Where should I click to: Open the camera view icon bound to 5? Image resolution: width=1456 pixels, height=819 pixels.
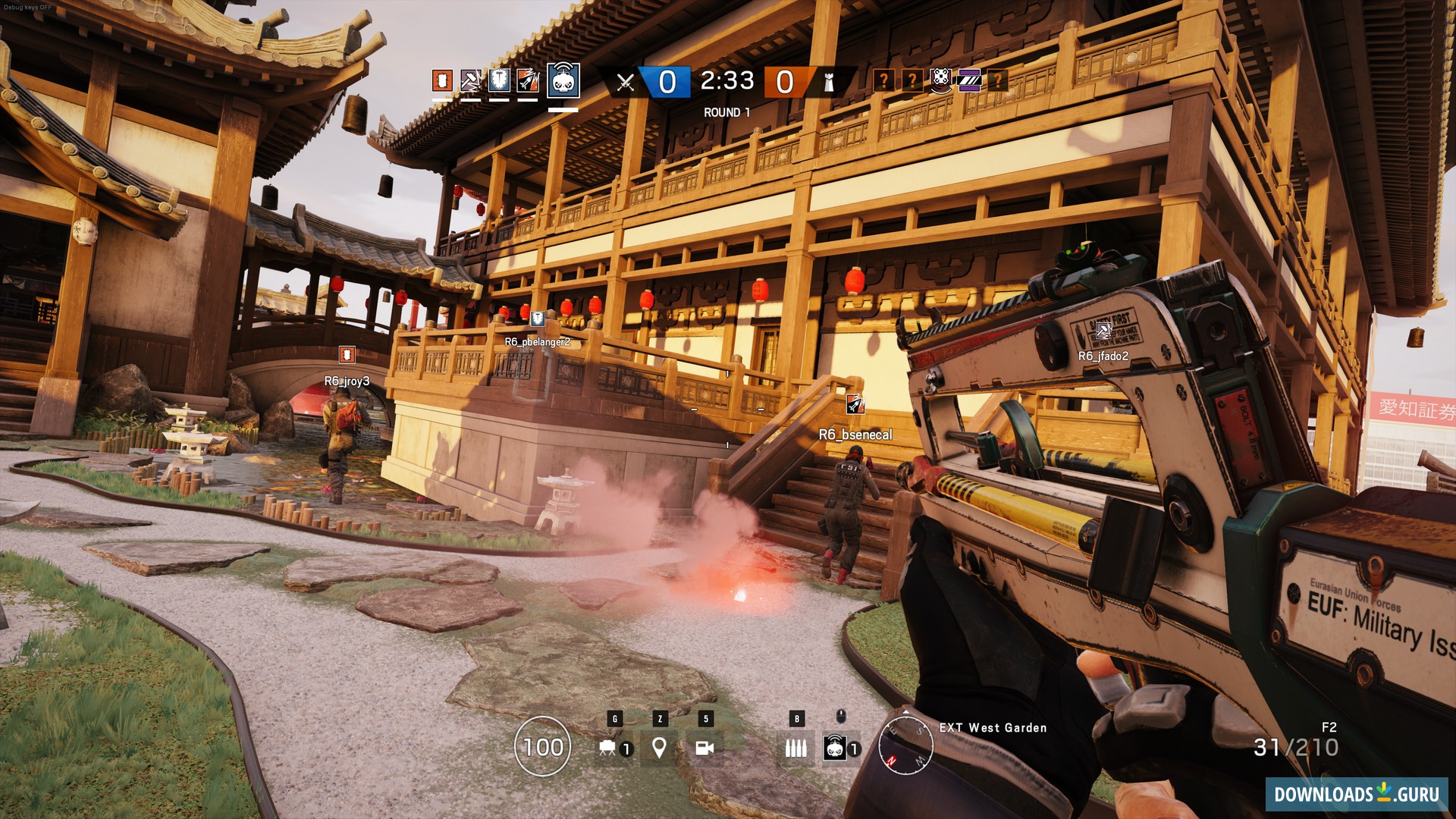(706, 747)
